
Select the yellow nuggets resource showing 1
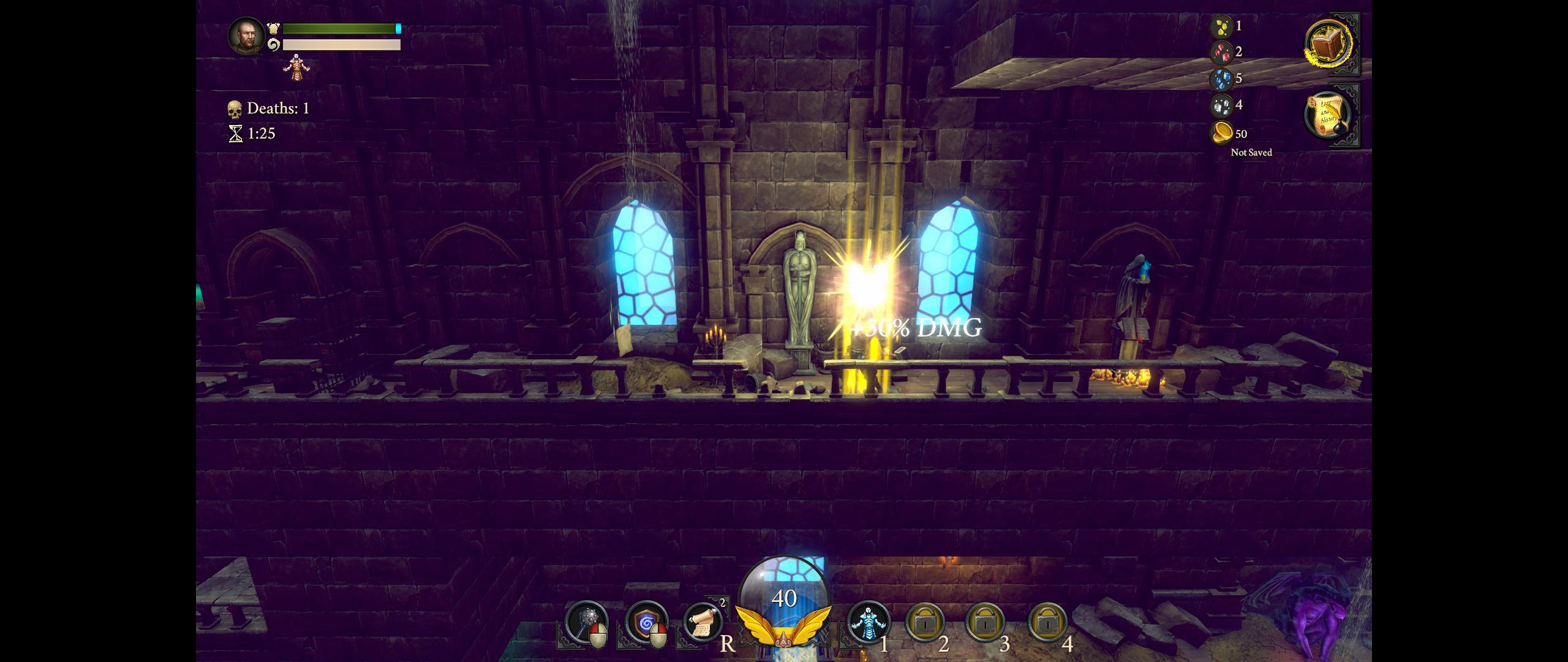[x=1221, y=26]
